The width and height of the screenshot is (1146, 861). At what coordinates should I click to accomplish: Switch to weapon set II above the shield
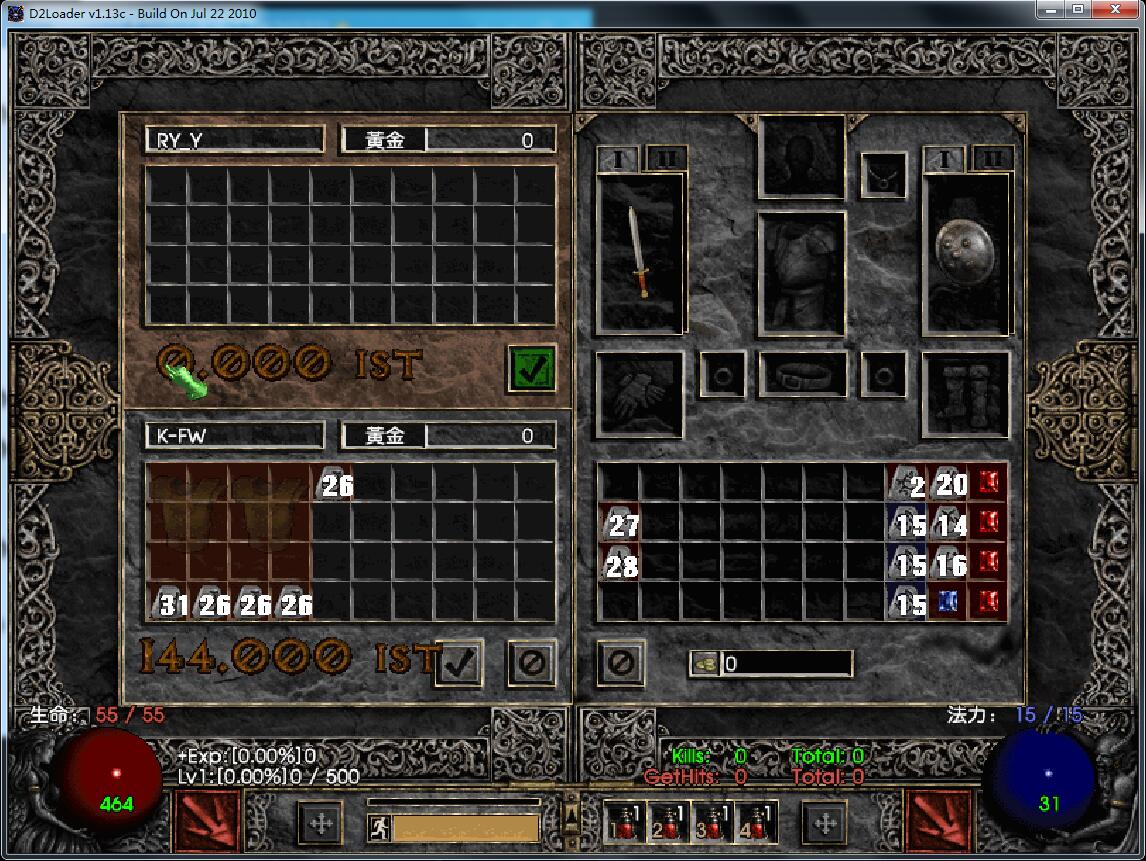992,158
